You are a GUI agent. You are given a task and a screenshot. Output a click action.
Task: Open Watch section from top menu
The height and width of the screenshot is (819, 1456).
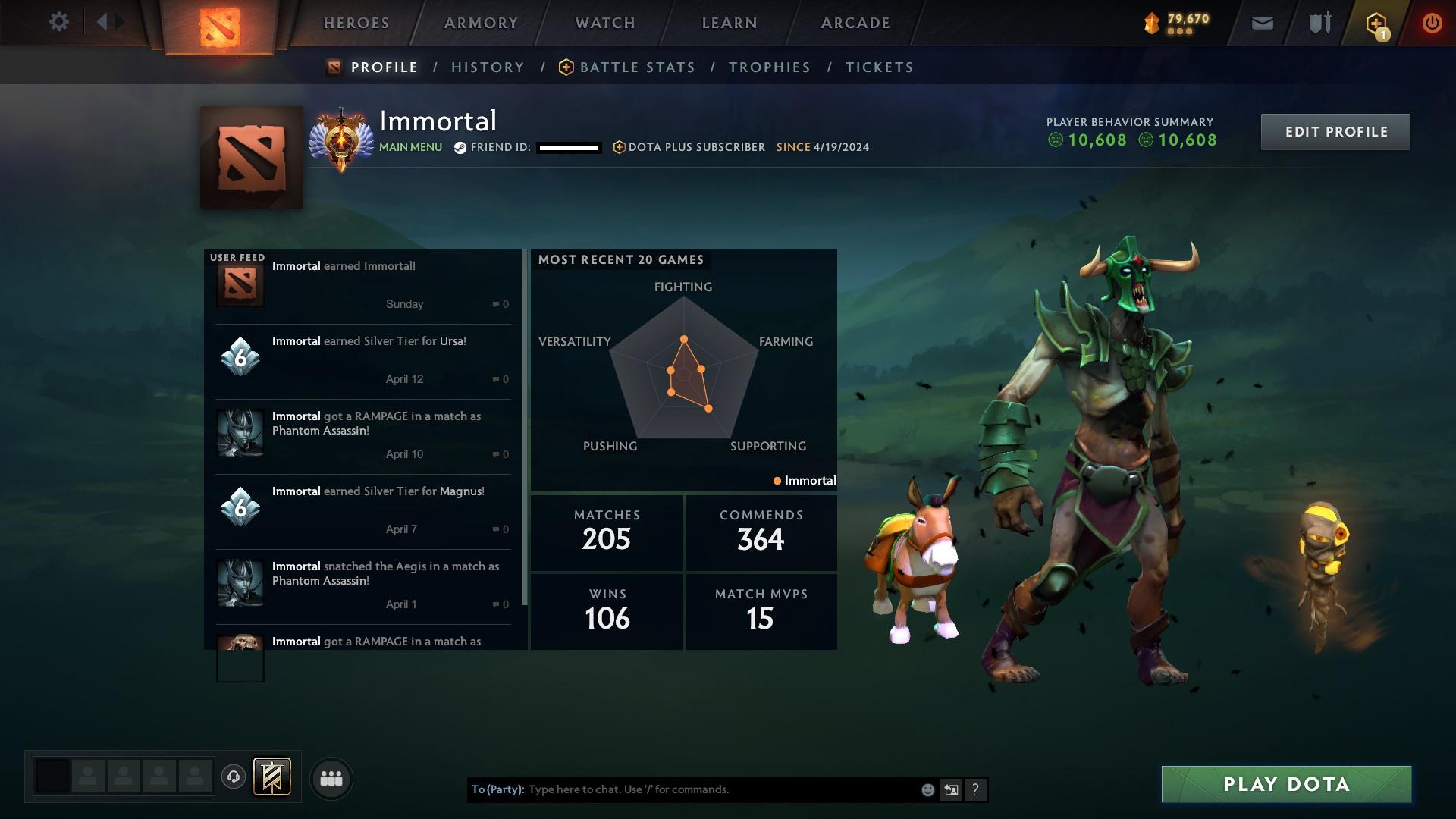click(x=604, y=23)
